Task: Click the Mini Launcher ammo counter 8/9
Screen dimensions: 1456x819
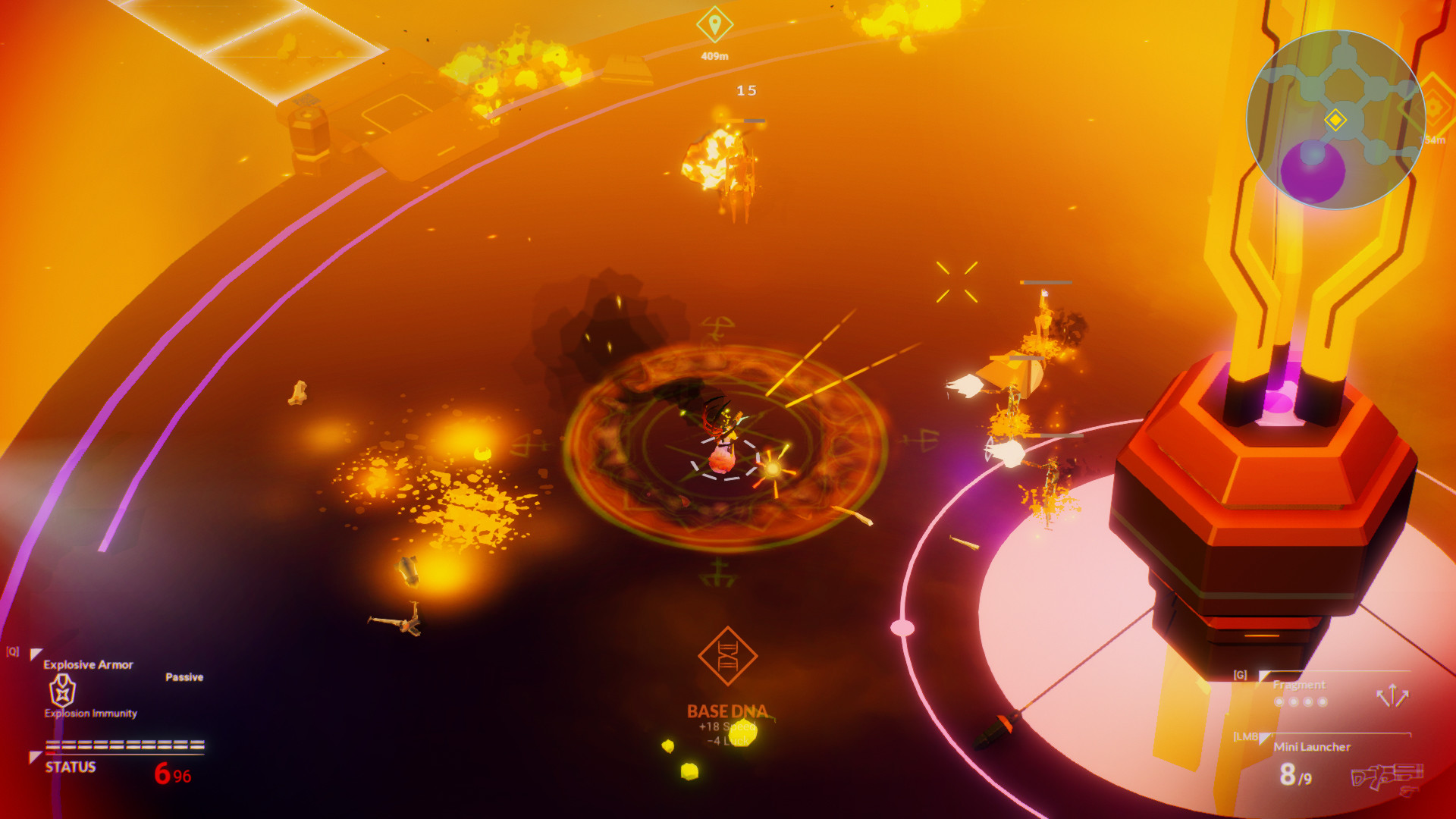Action: 1294,777
